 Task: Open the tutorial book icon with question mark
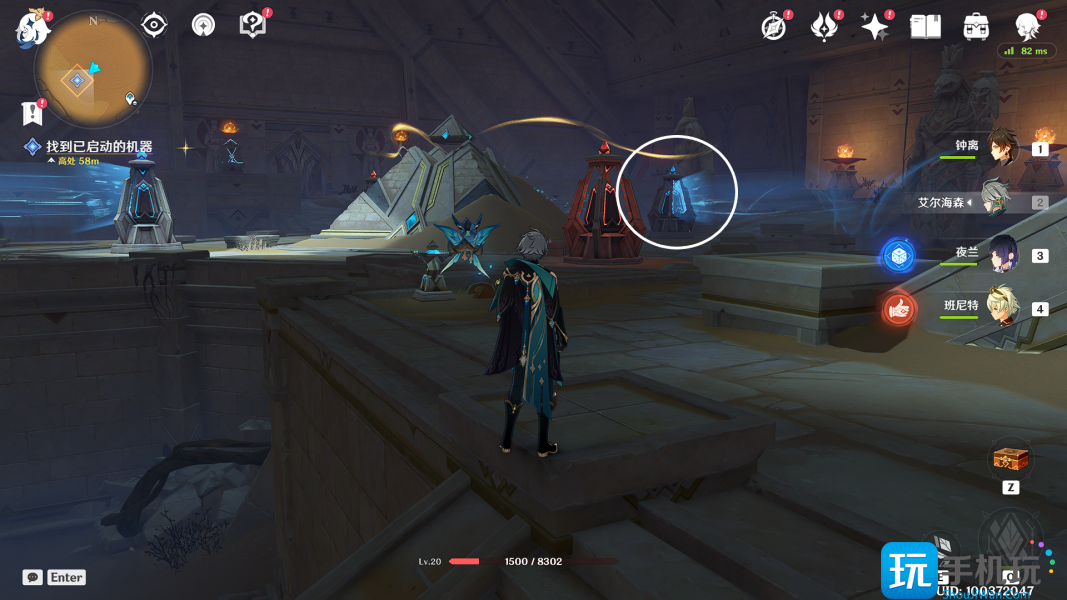pos(252,25)
